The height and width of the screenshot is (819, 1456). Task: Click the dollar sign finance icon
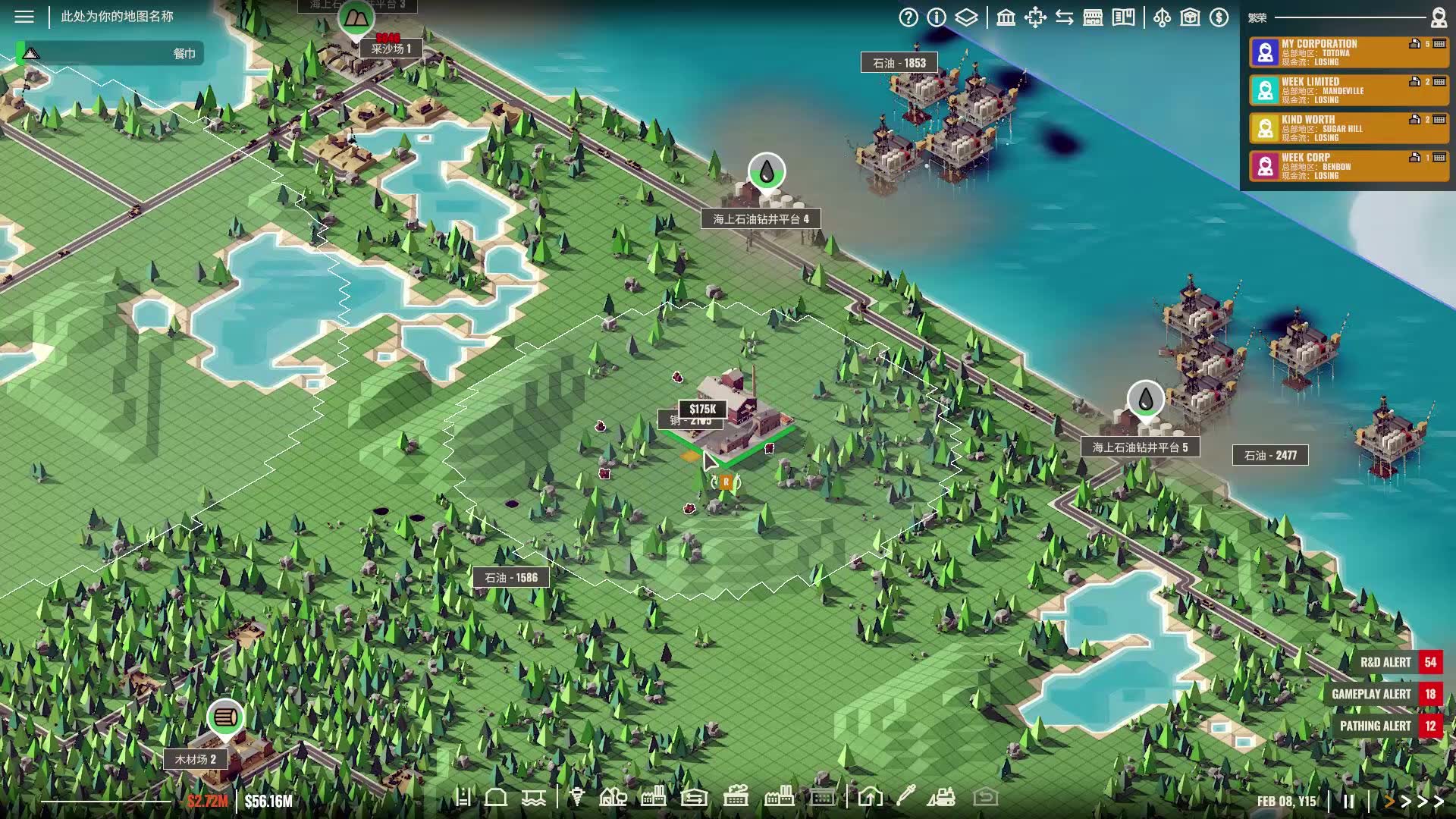(x=1219, y=17)
